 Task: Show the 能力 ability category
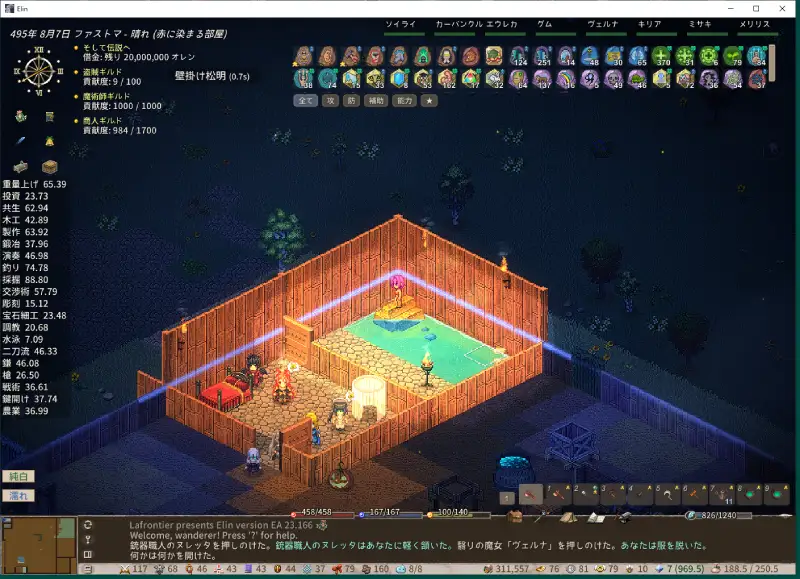[405, 100]
